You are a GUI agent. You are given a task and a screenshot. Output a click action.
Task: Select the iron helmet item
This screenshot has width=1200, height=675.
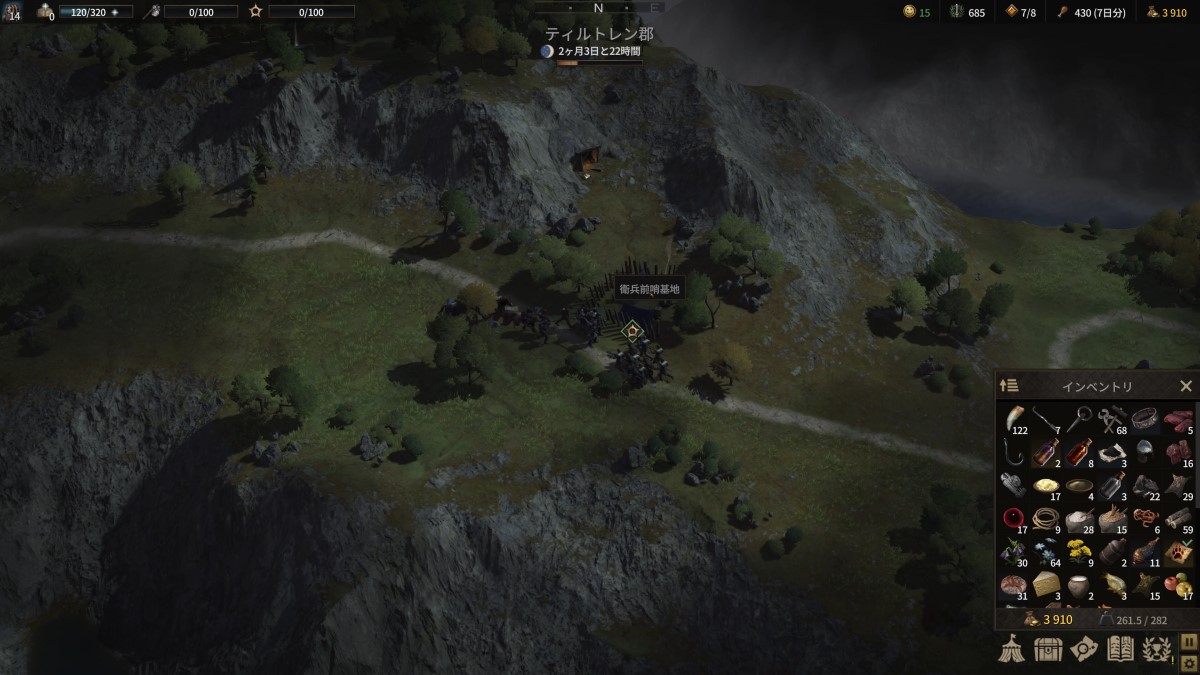click(1145, 452)
